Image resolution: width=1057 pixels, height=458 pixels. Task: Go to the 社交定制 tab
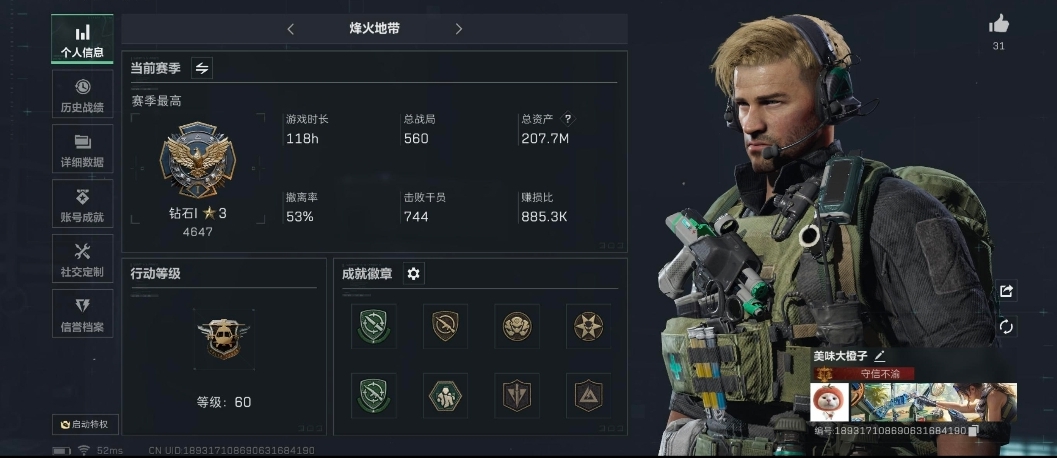[x=82, y=260]
